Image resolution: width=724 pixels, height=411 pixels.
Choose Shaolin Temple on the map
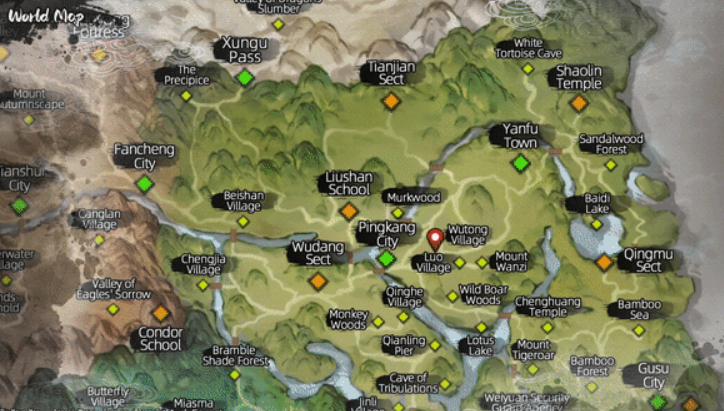click(579, 103)
